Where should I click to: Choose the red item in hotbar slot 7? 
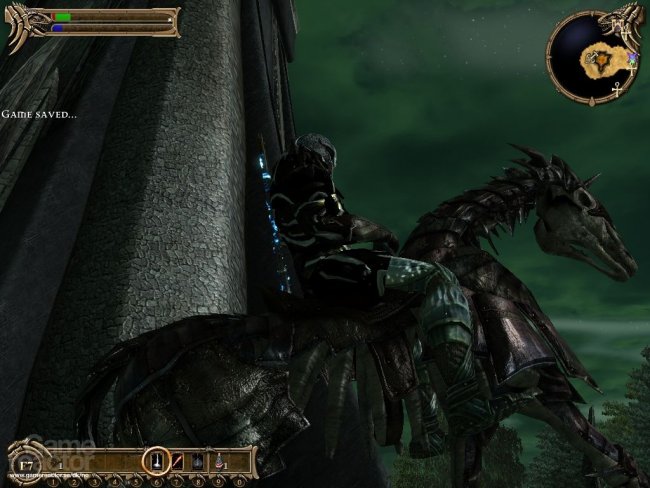[178, 462]
